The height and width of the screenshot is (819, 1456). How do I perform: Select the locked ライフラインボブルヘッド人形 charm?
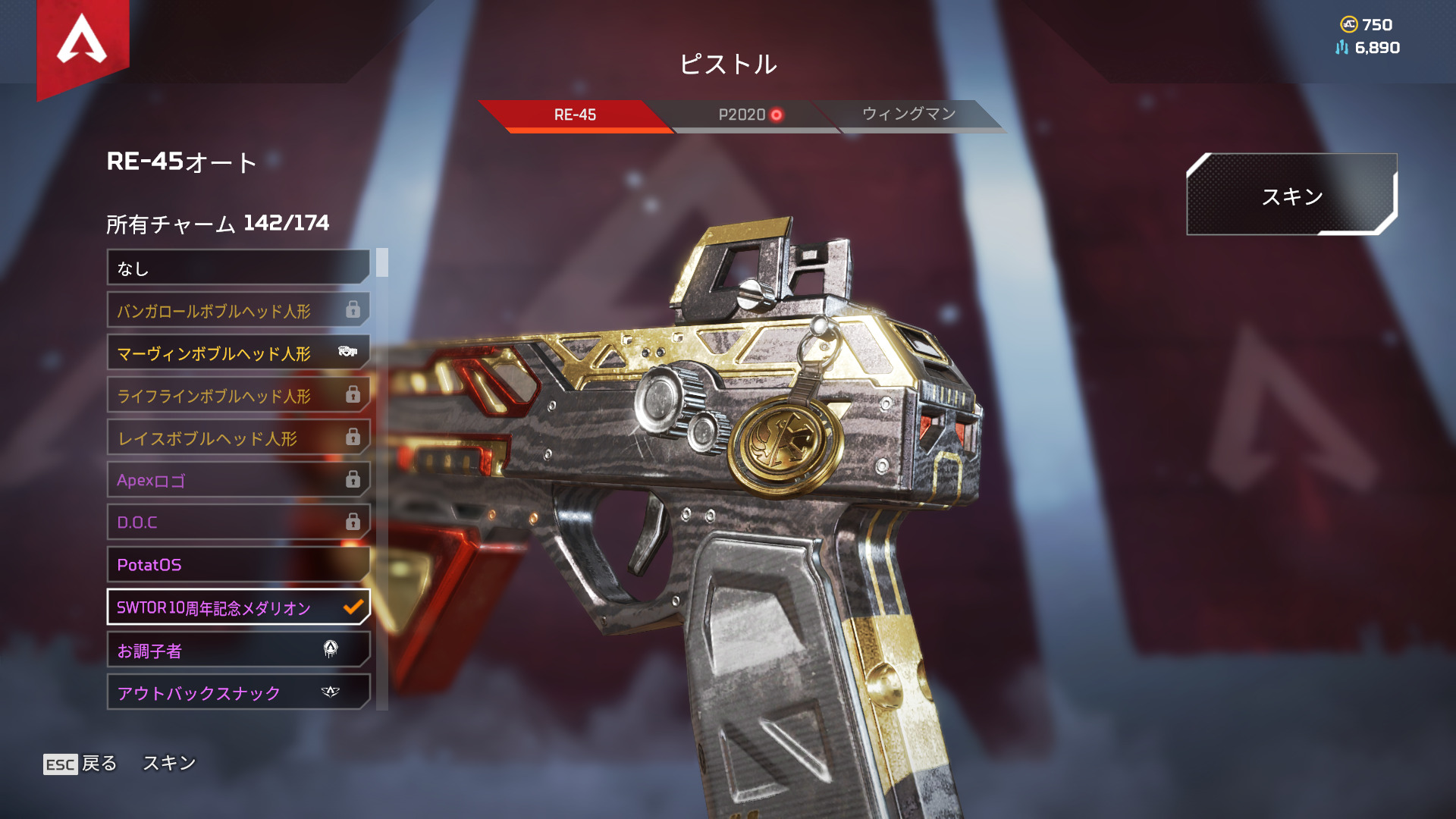238,395
